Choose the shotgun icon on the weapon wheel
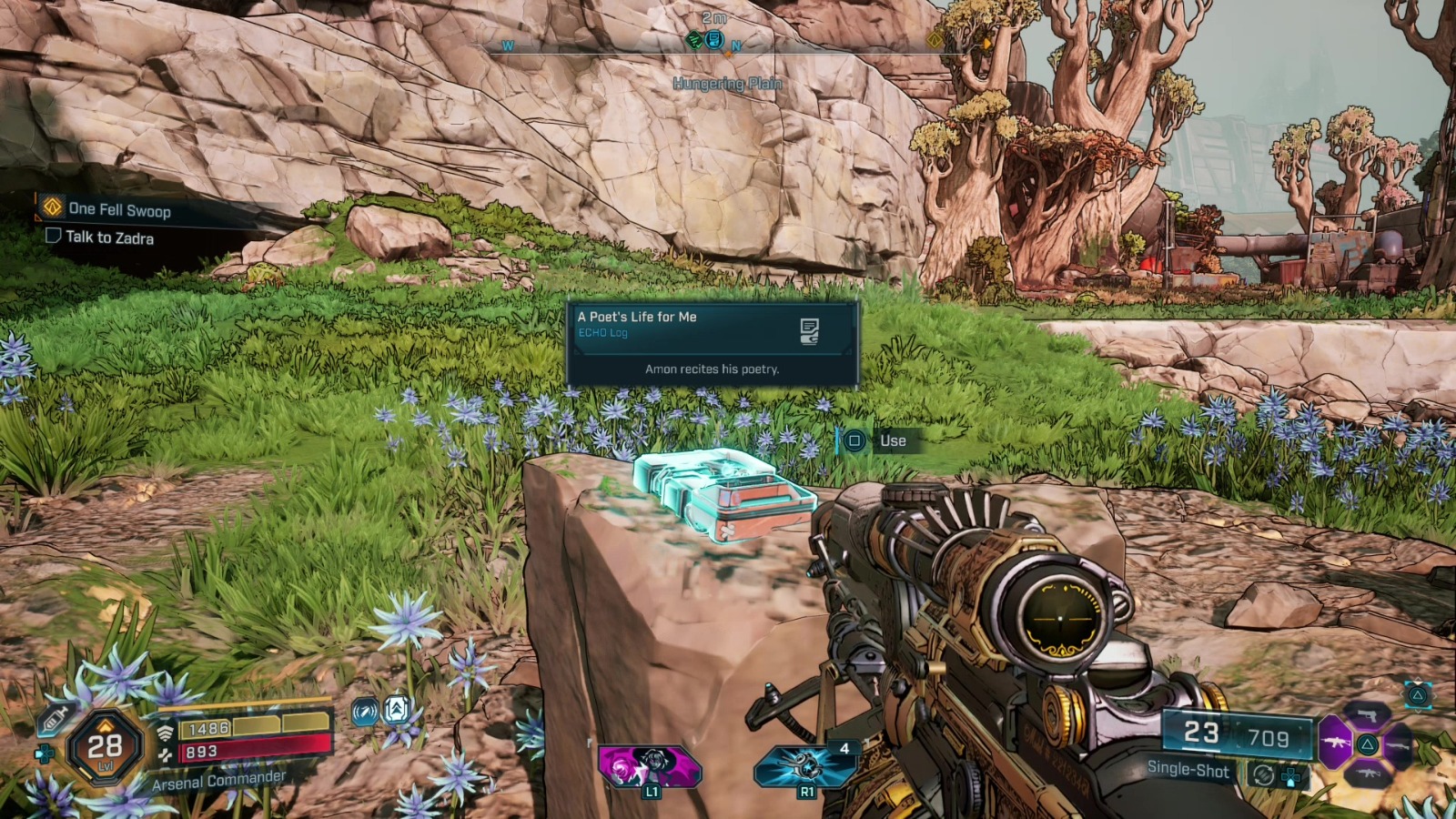Screen dimensions: 1456x819 tap(1398, 746)
